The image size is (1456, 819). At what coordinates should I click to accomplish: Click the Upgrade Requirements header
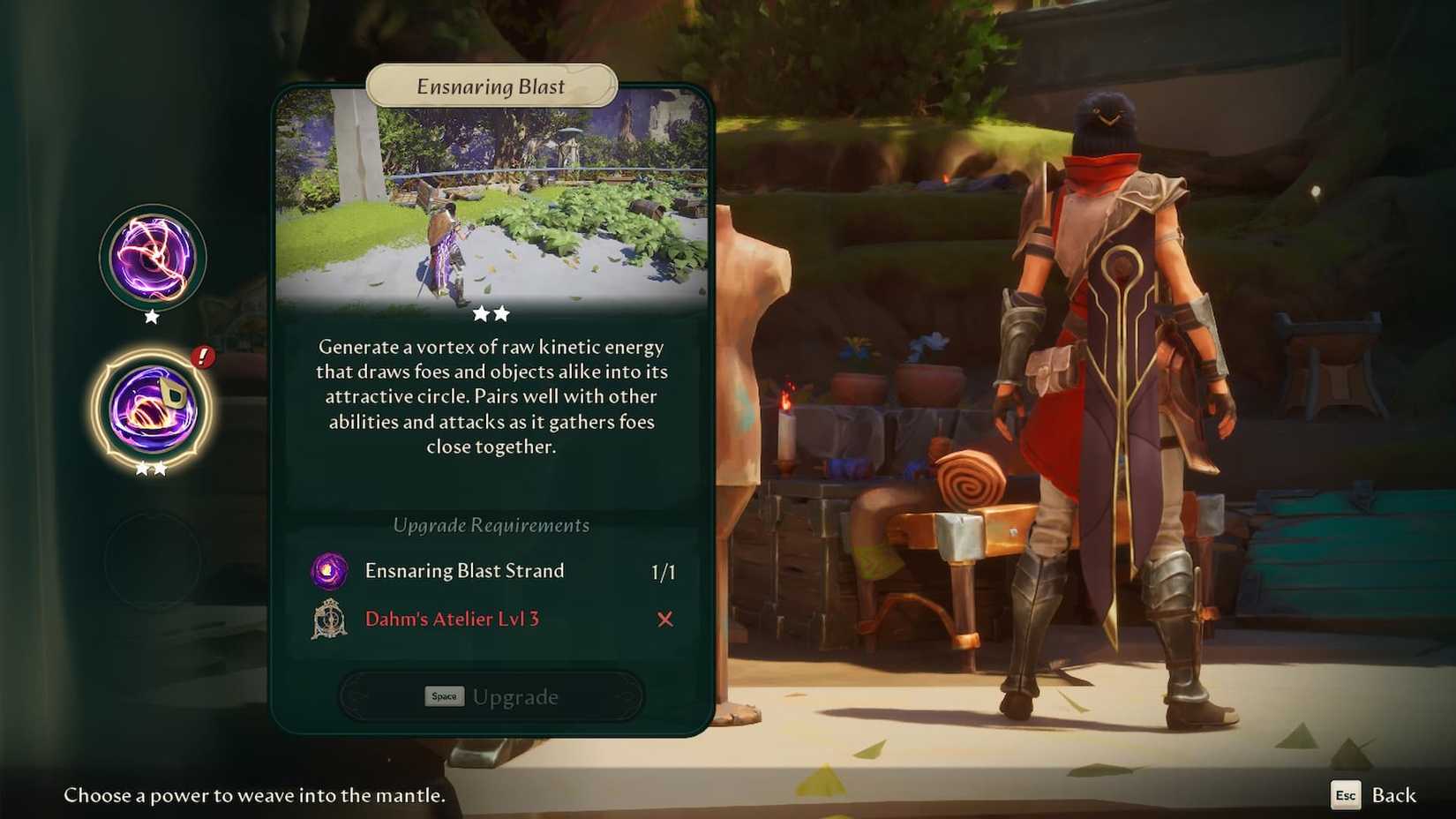tap(491, 525)
